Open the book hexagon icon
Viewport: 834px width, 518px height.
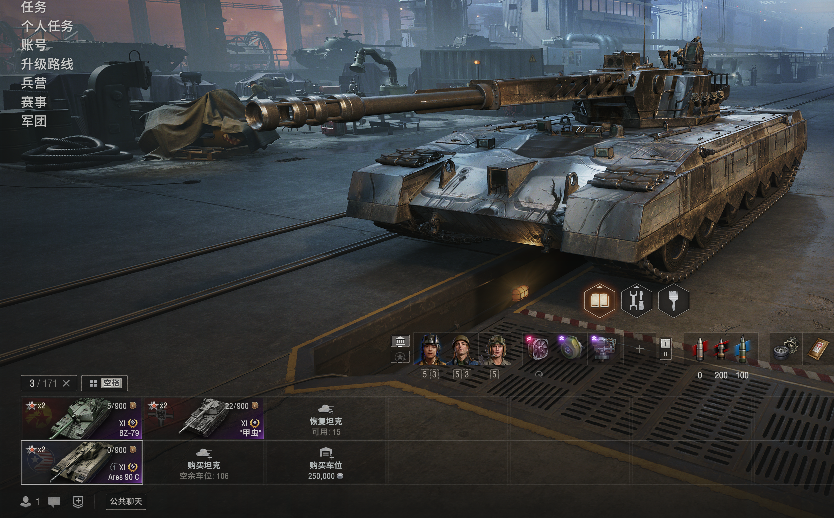tap(599, 299)
